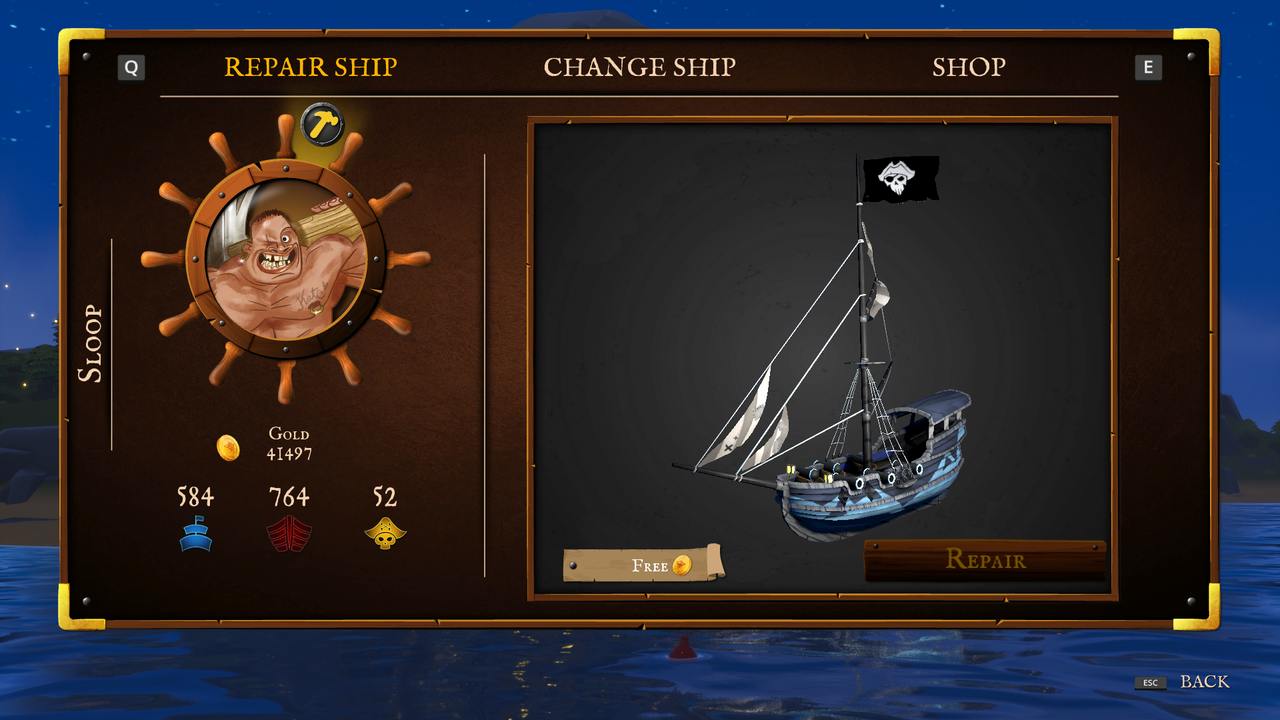
Task: Select the hammer repair icon above the wheel
Action: [x=321, y=124]
